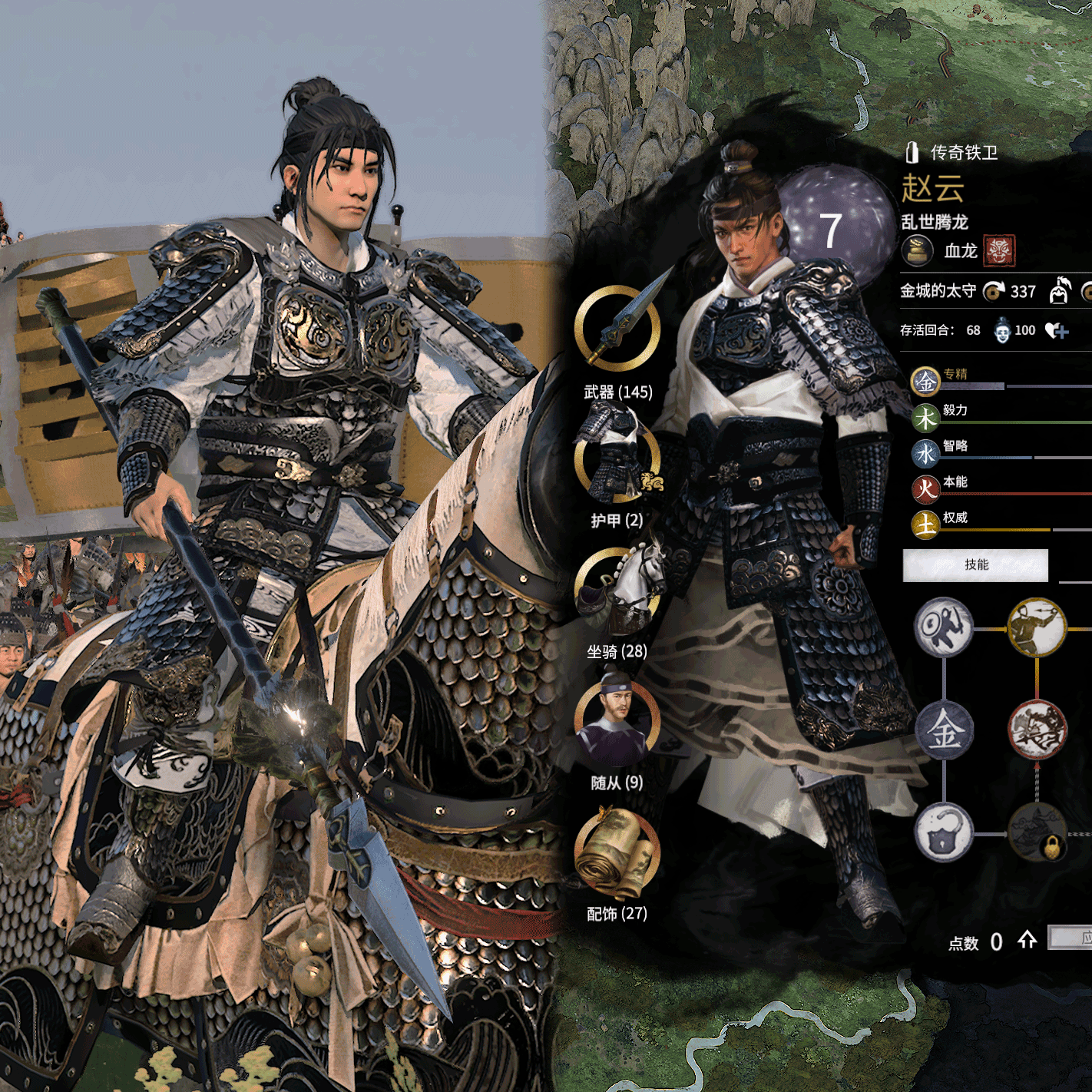Select the 武器 weapon spear slot
This screenshot has height=1092, width=1092.
[617, 328]
